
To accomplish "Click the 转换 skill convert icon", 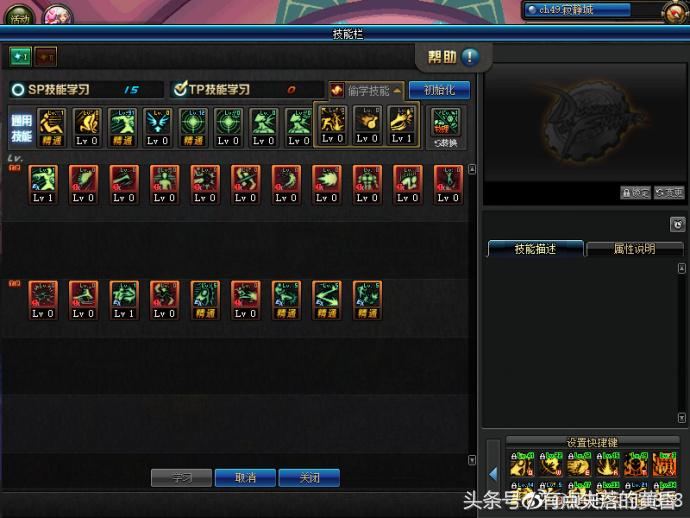I will (446, 127).
